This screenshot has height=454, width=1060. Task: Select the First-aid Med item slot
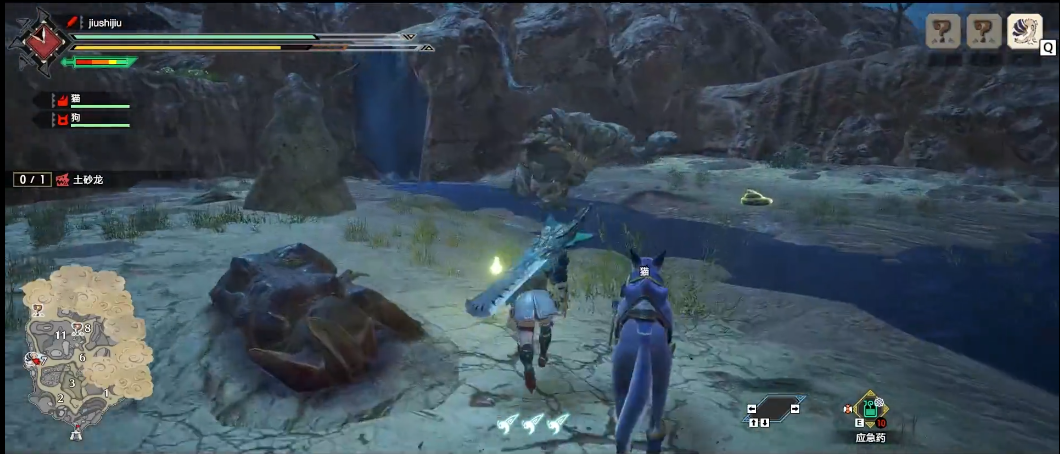[870, 410]
